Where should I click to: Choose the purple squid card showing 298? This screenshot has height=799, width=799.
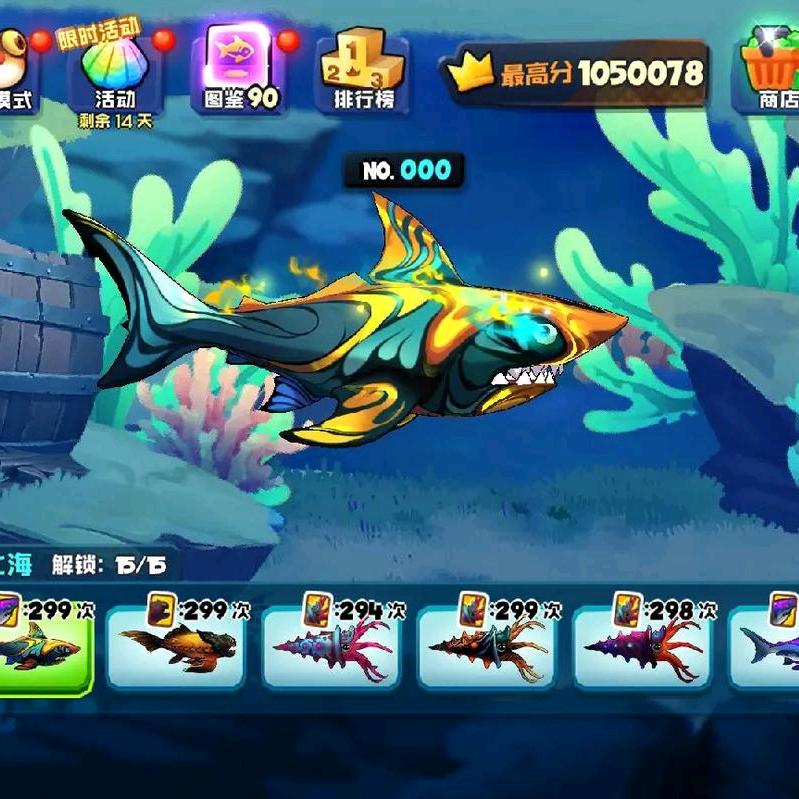(643, 645)
